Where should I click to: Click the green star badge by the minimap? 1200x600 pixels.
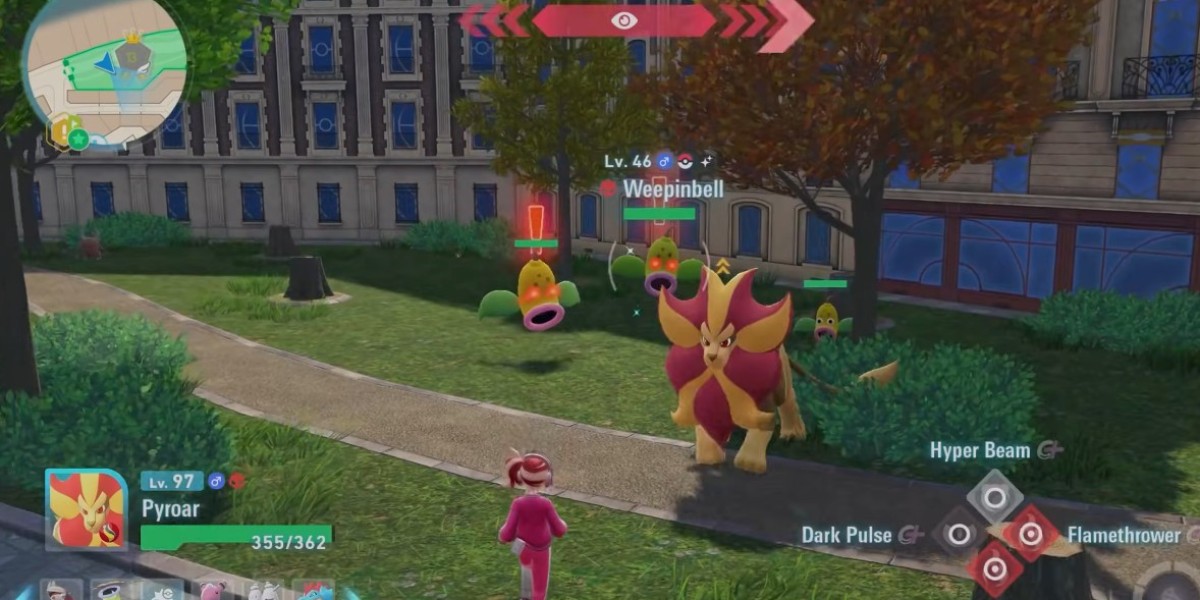pyautogui.click(x=76, y=140)
